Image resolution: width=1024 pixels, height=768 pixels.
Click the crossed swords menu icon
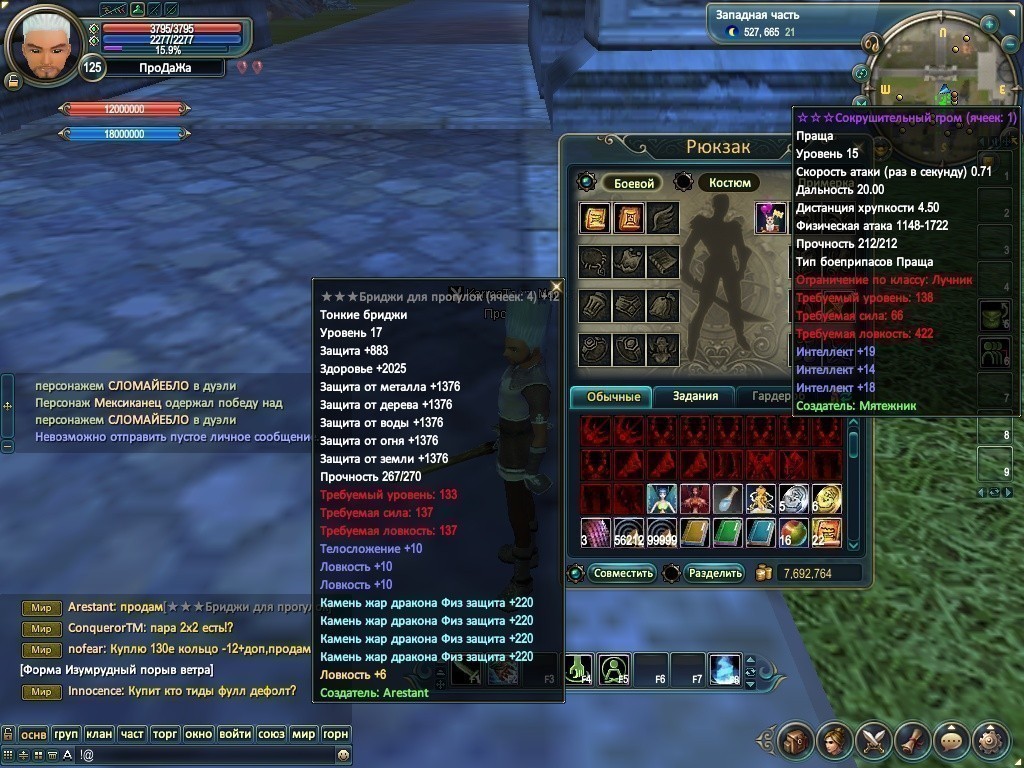(873, 741)
